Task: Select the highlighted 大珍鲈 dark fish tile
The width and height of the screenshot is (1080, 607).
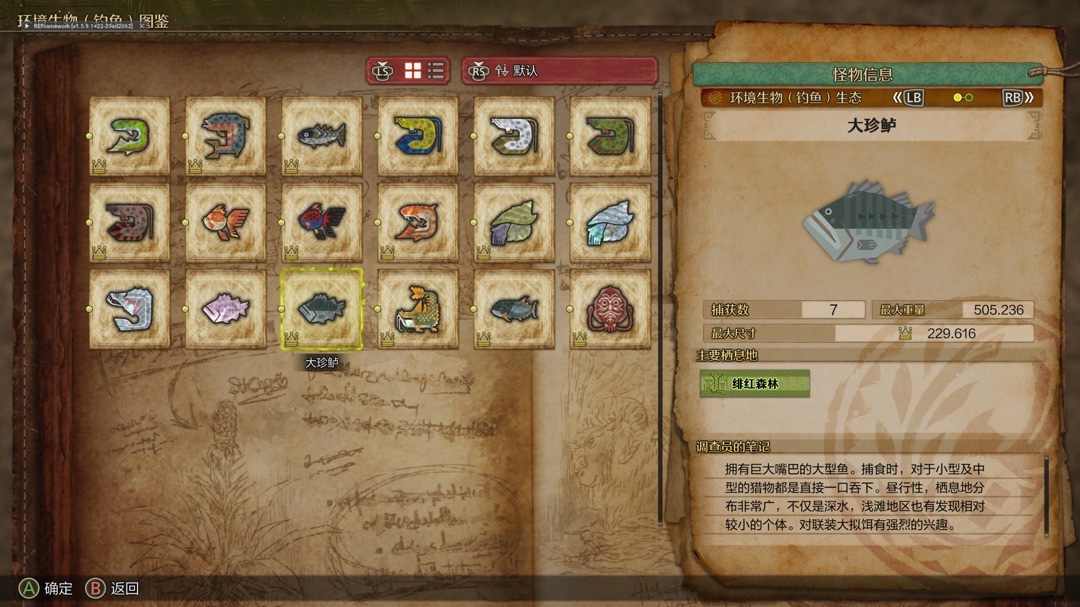Action: [321, 308]
